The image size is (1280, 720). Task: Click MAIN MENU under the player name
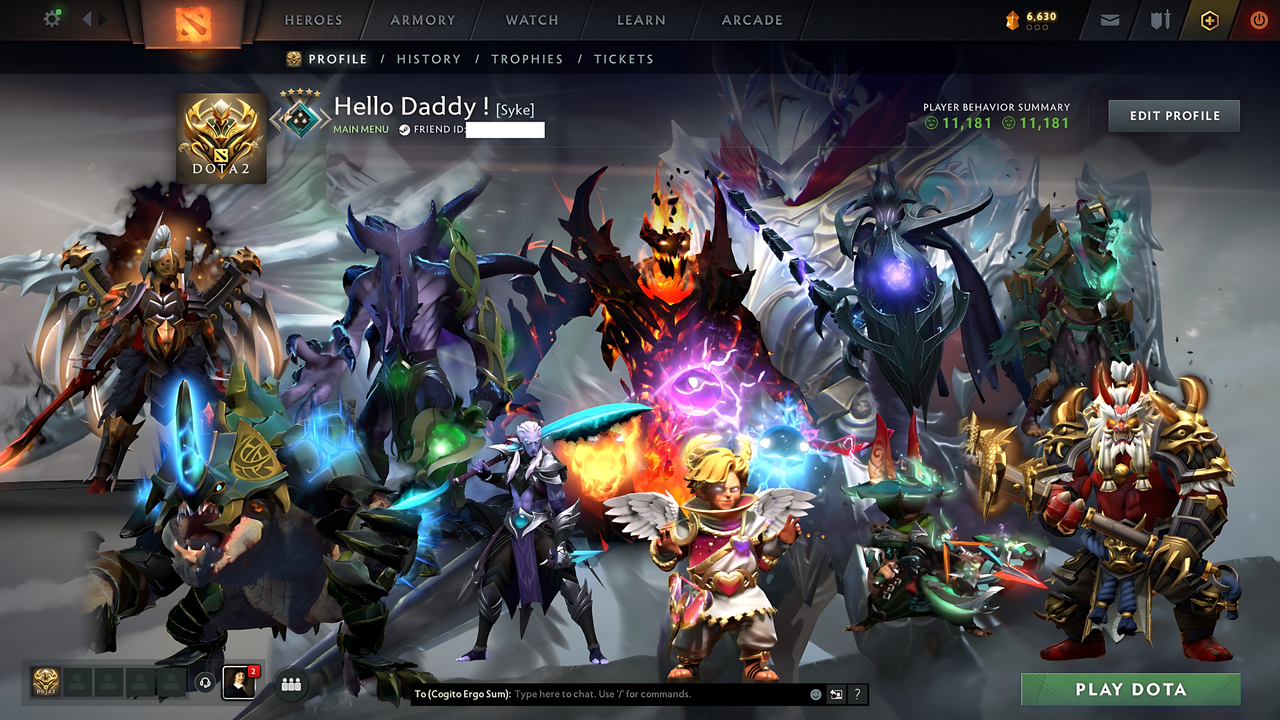point(362,129)
